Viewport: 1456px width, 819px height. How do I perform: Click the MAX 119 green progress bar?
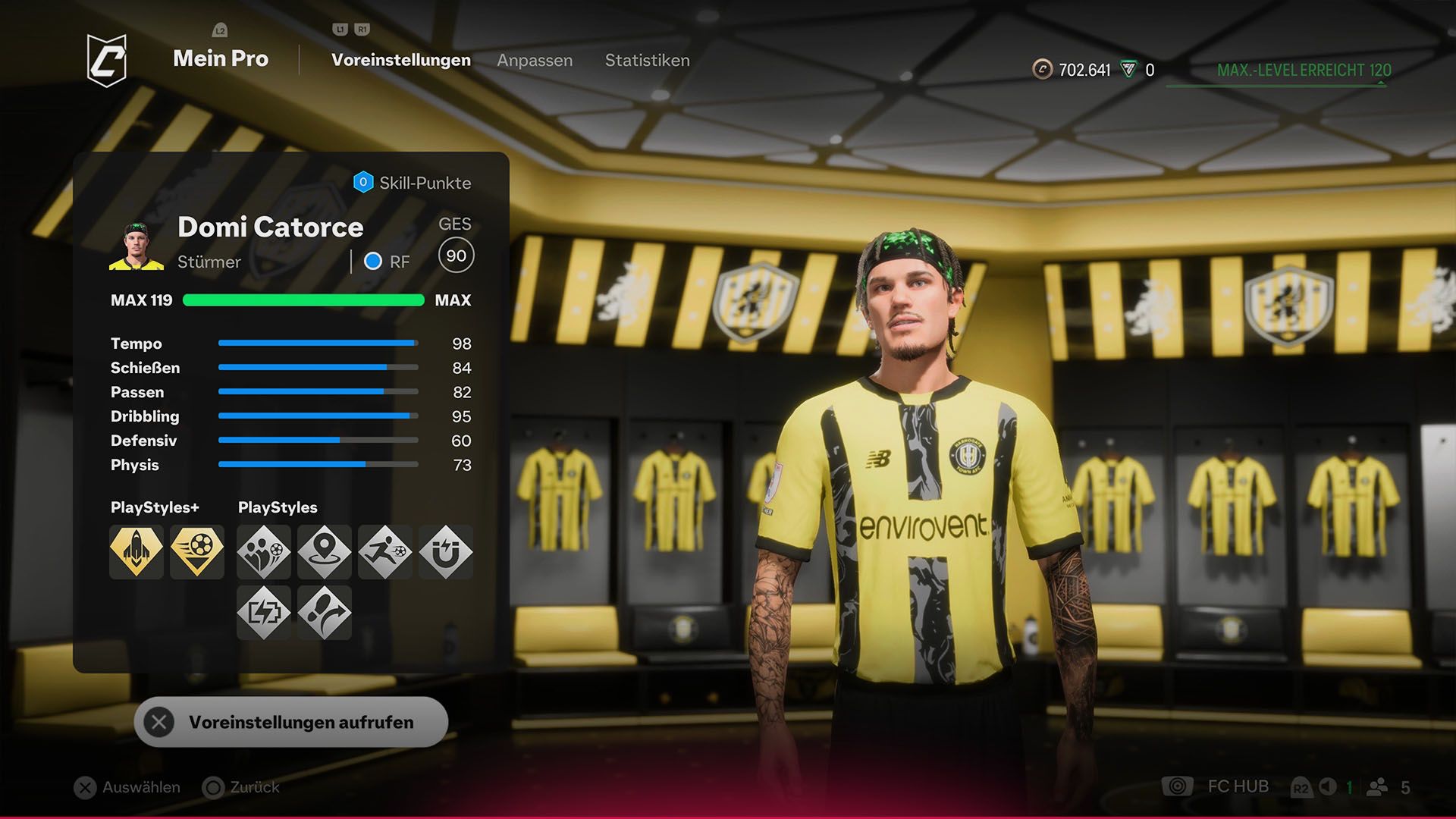click(x=303, y=300)
